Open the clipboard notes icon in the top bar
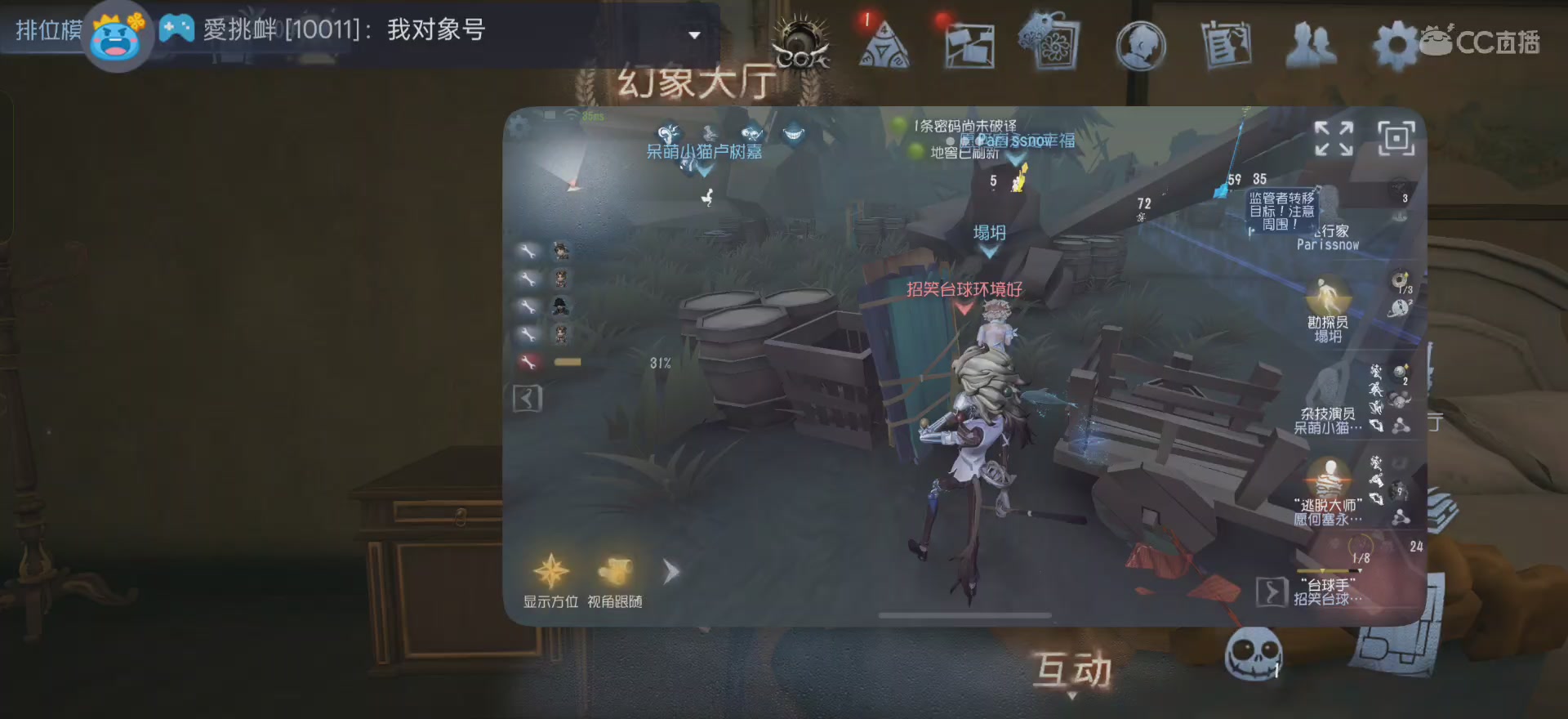The height and width of the screenshot is (719, 1568). pos(1227,45)
